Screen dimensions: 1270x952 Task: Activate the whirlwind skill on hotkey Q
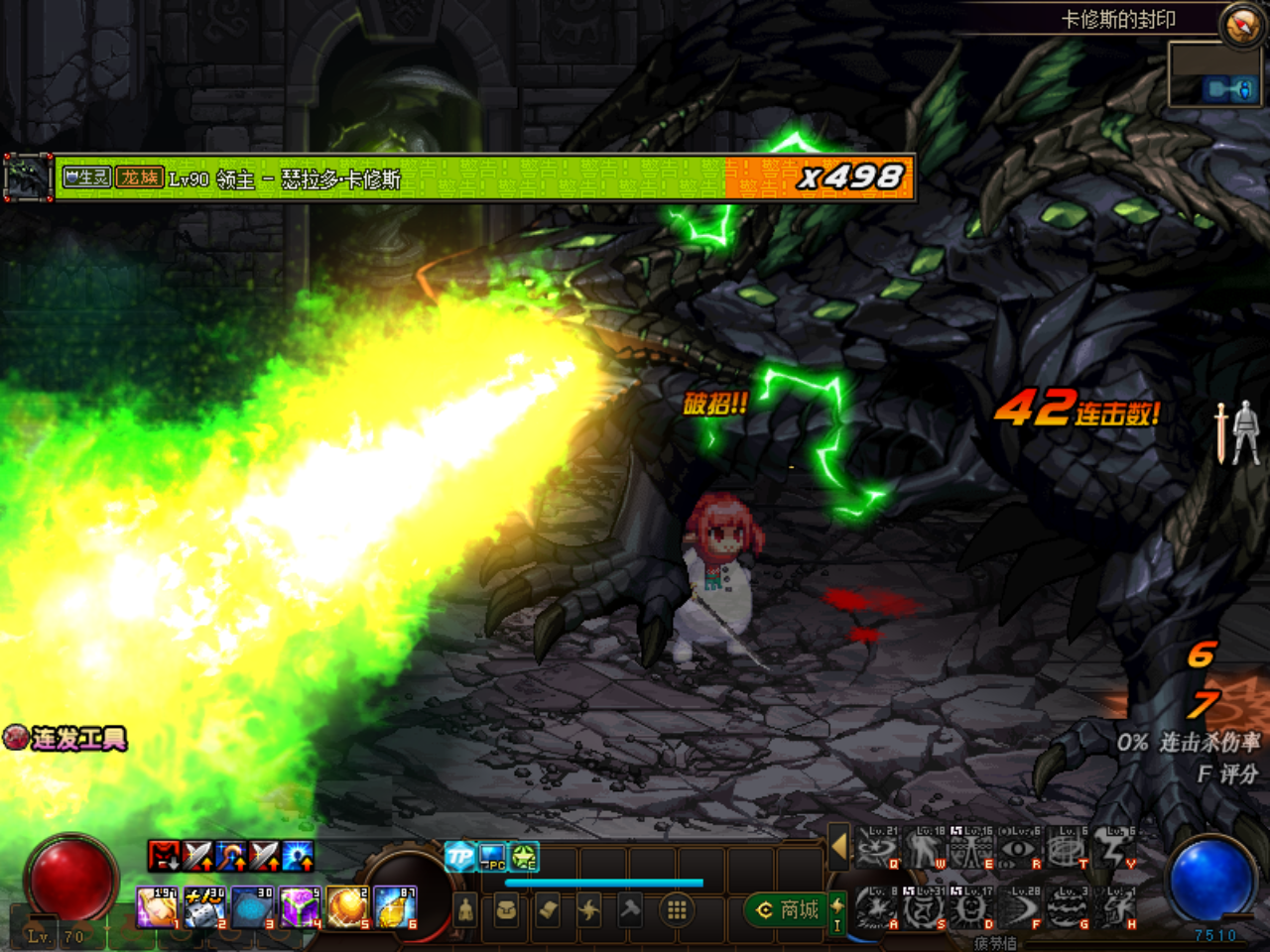pos(877,850)
